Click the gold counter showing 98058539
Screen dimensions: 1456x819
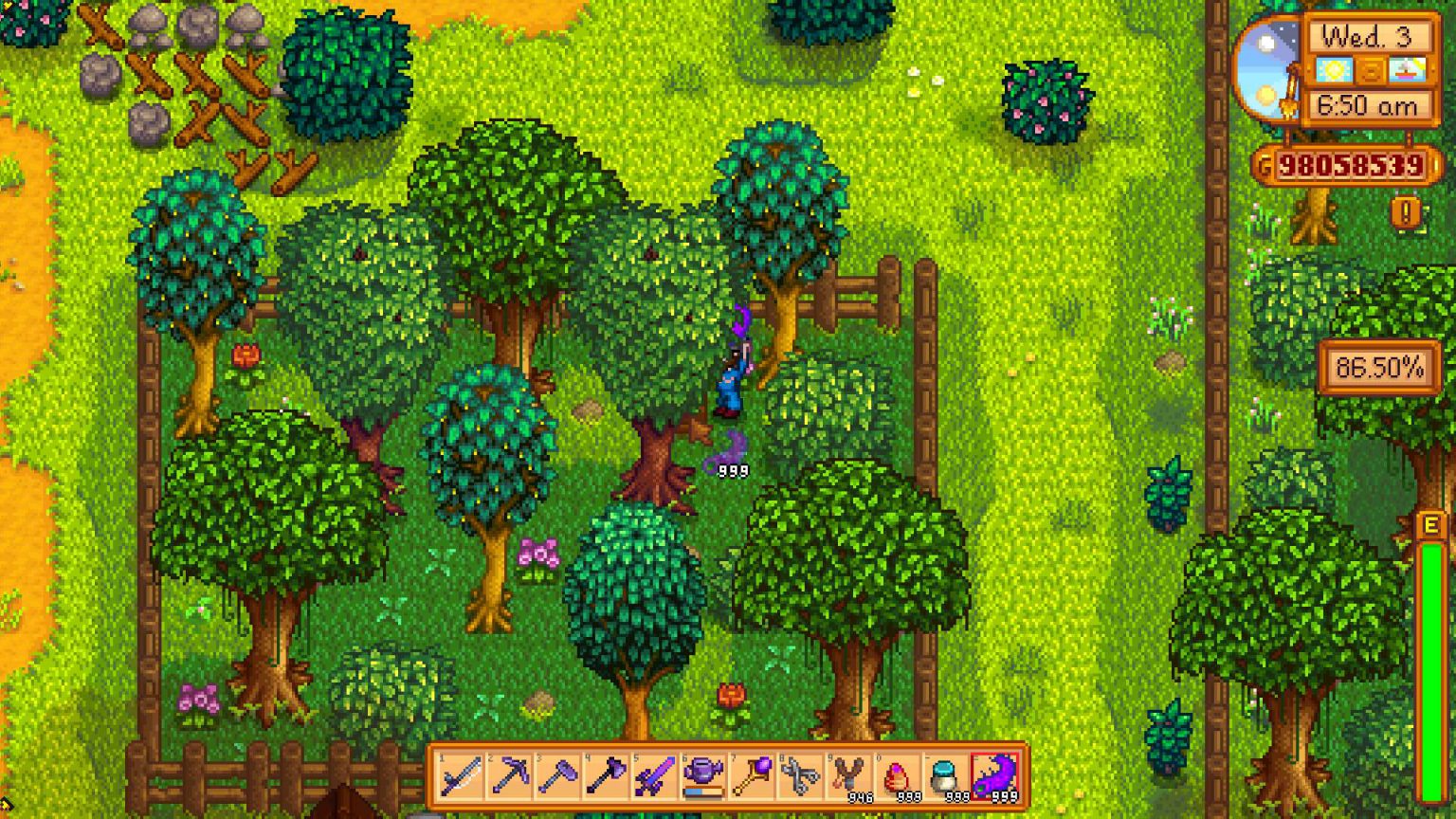click(x=1353, y=166)
